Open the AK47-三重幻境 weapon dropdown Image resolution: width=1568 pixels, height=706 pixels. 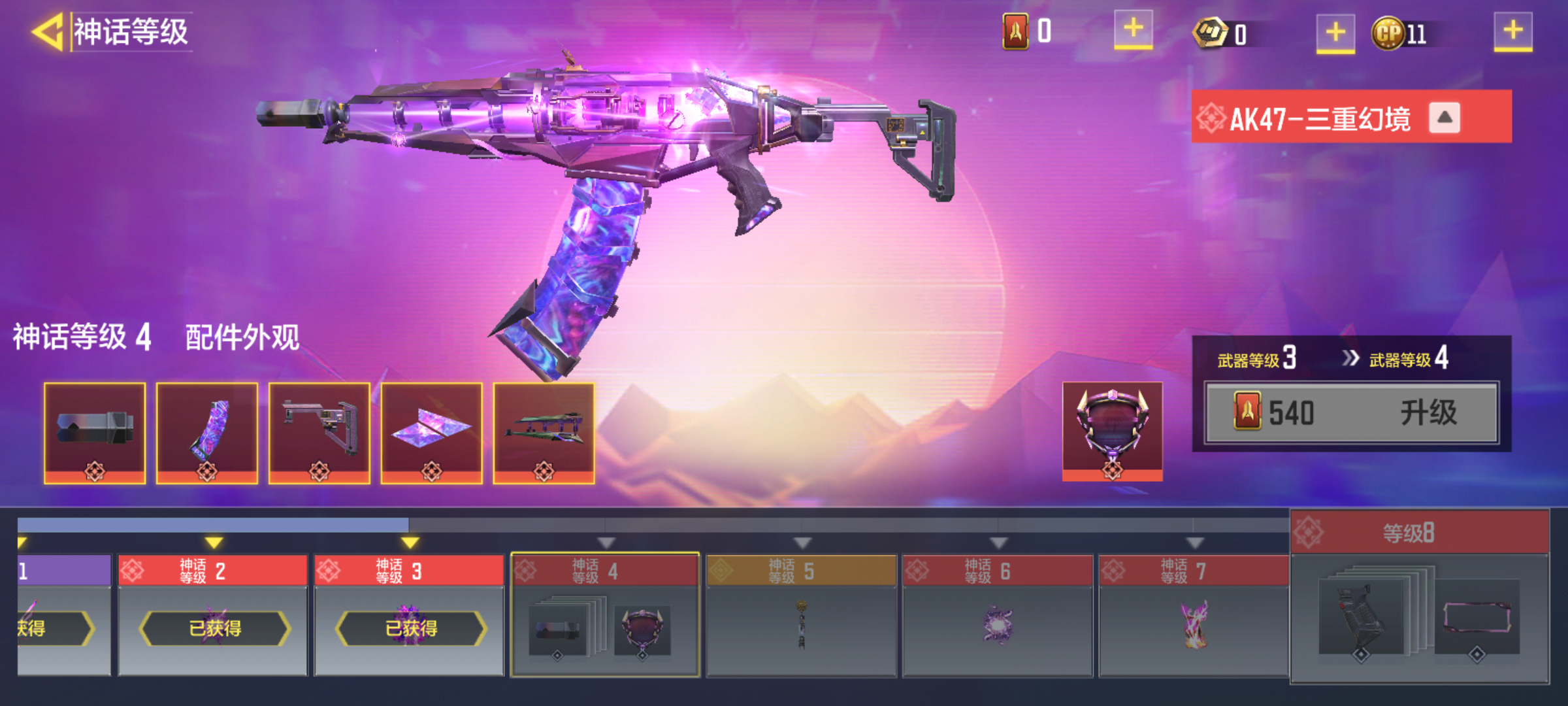tap(1444, 118)
